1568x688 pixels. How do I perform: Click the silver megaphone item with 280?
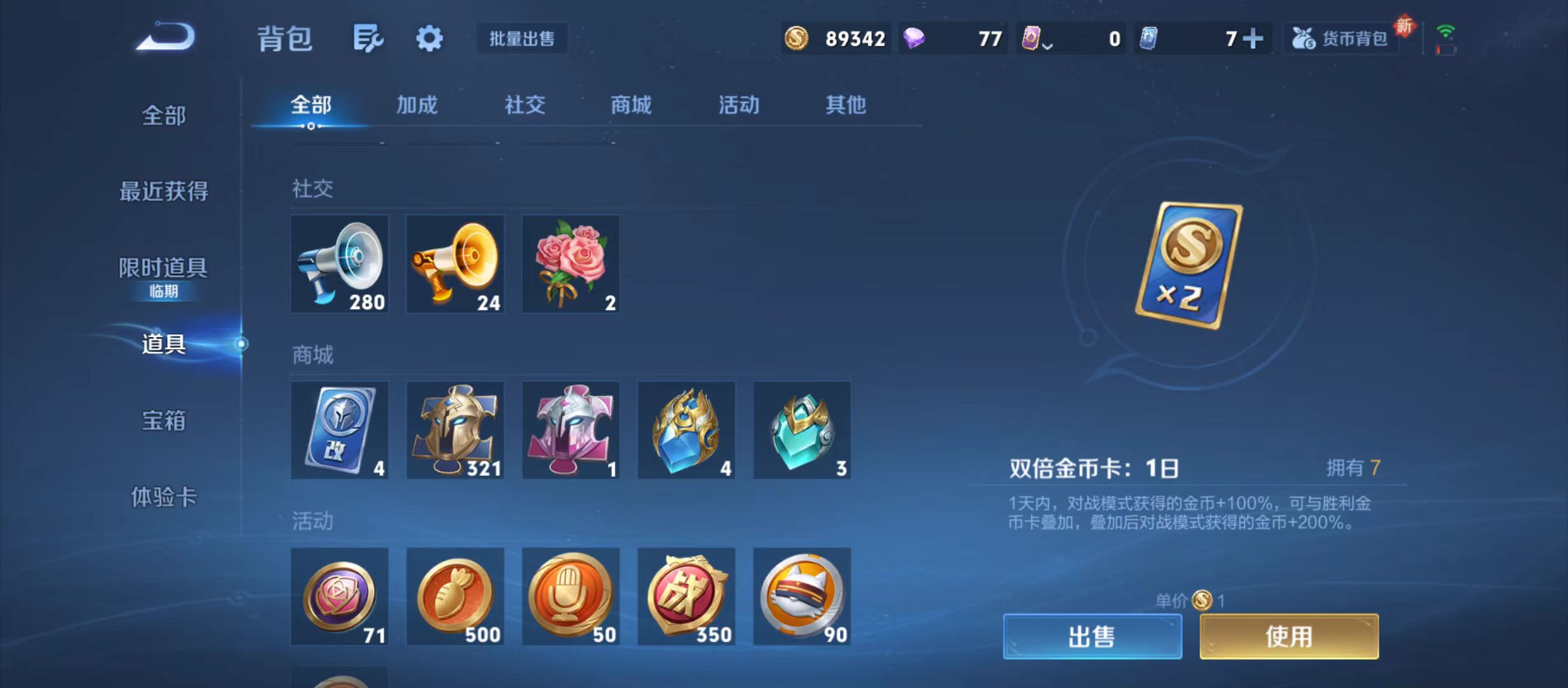click(x=339, y=264)
